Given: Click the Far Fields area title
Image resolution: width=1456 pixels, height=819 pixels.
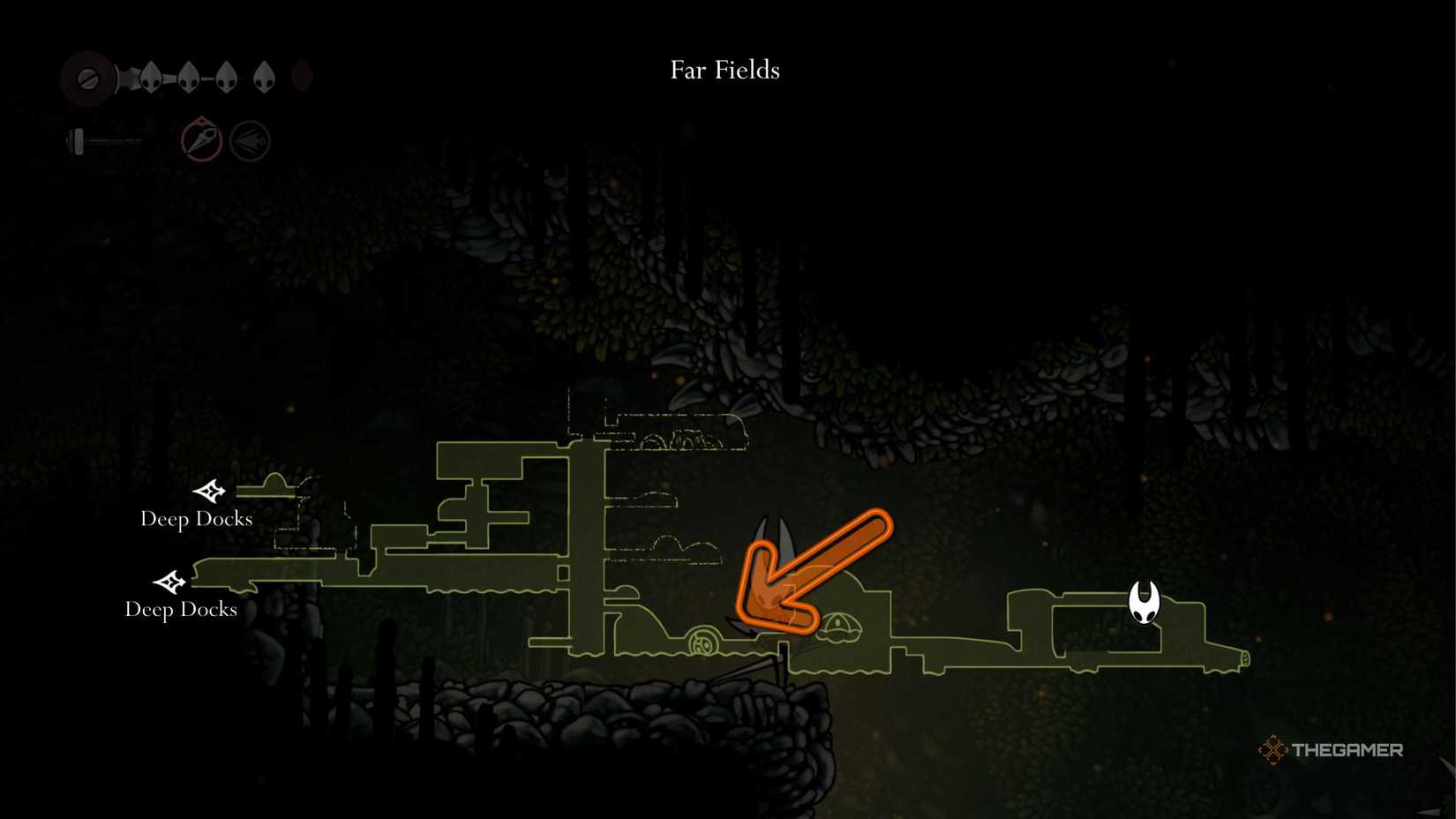Looking at the screenshot, I should pyautogui.click(x=724, y=70).
